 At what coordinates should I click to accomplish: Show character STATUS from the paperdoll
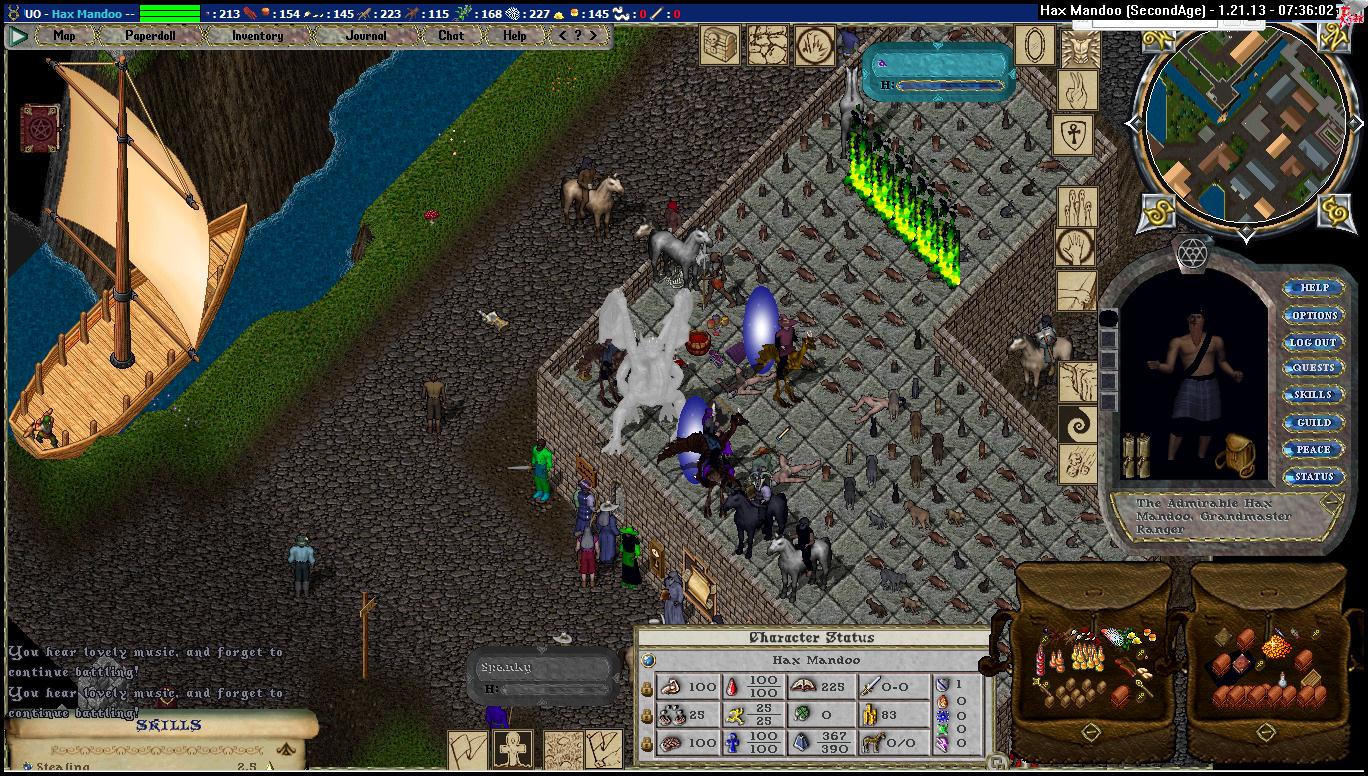point(1313,477)
